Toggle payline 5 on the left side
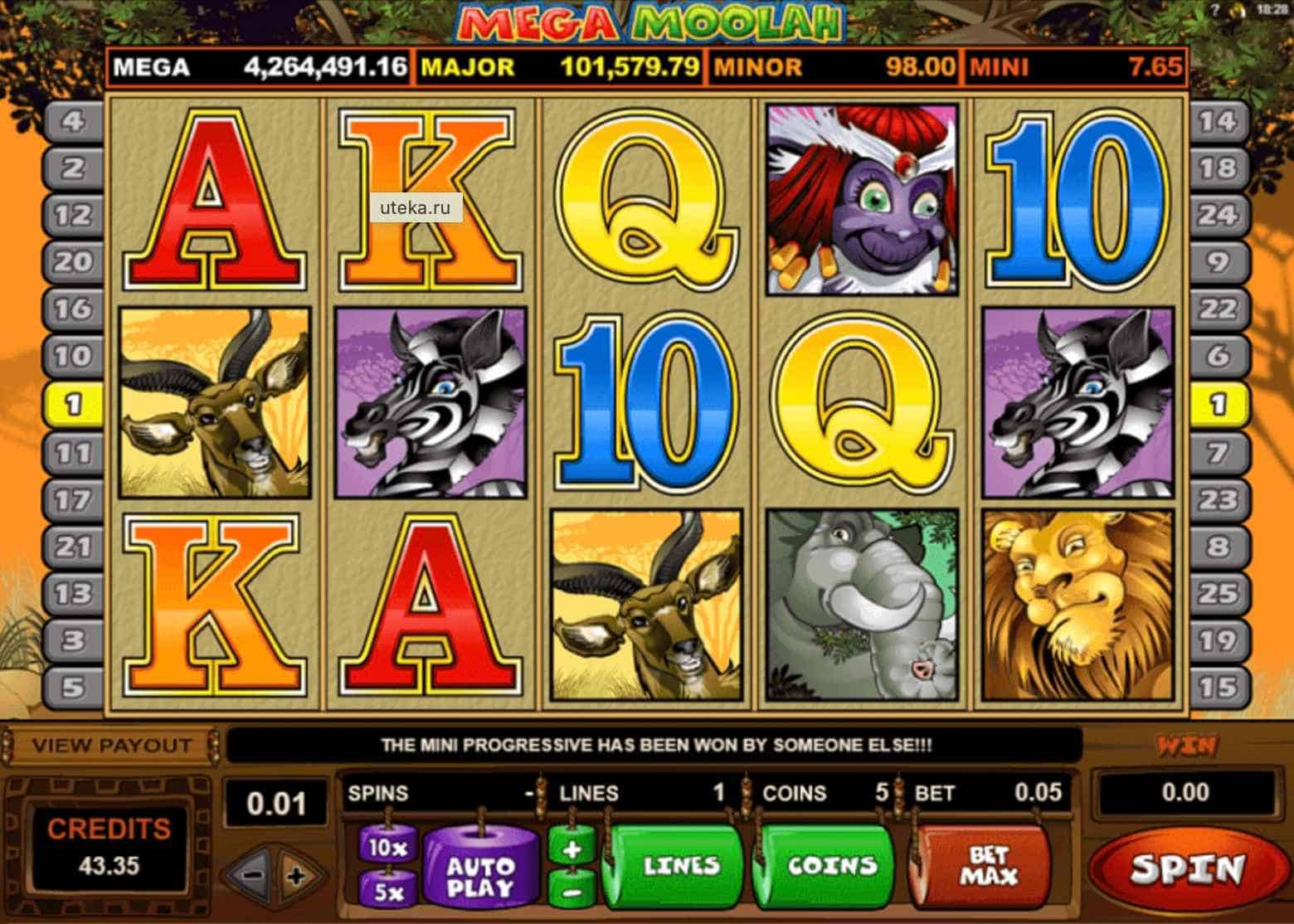The width and height of the screenshot is (1294, 924). pyautogui.click(x=75, y=687)
